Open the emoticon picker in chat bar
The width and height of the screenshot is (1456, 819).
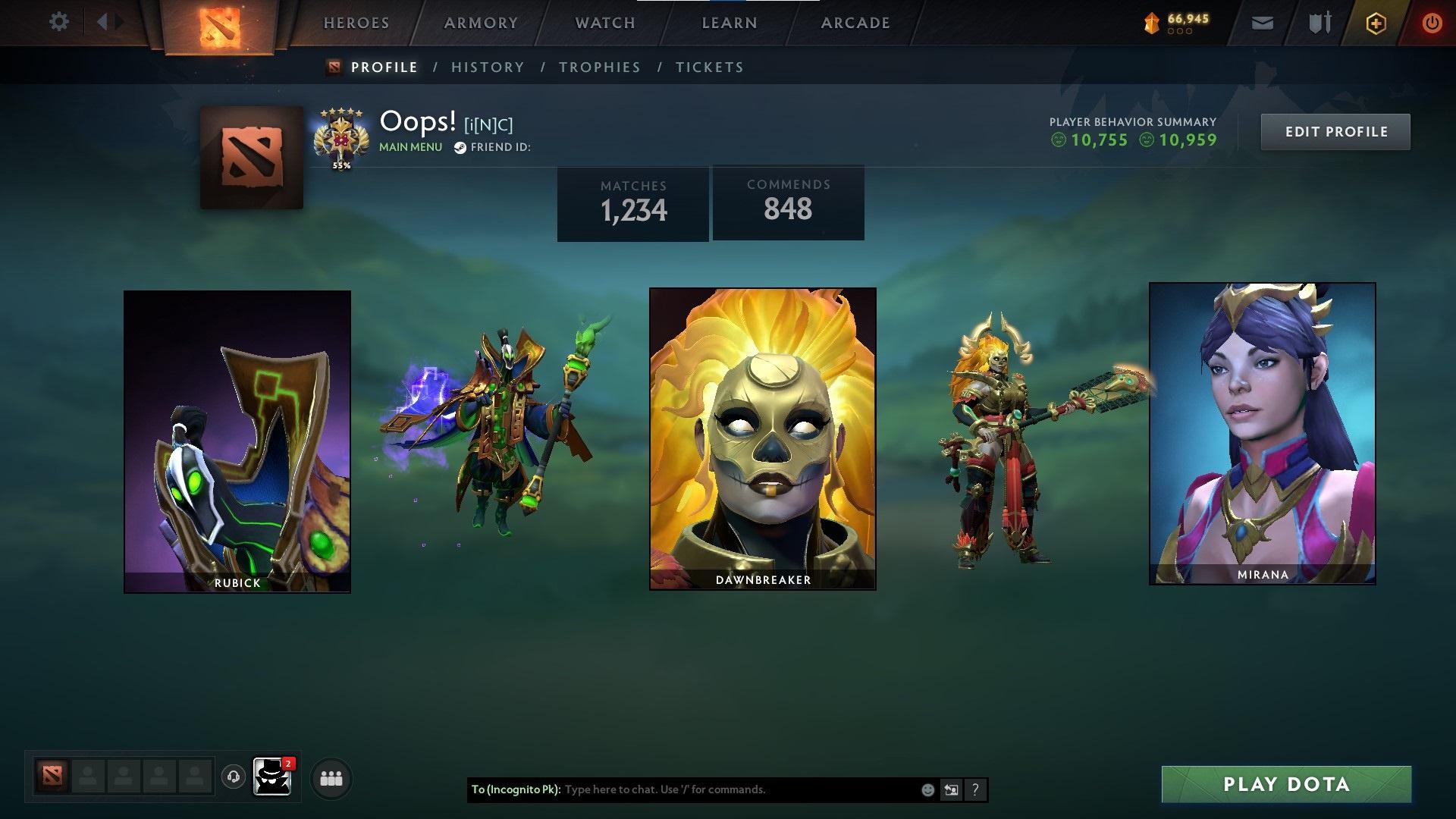tap(927, 789)
